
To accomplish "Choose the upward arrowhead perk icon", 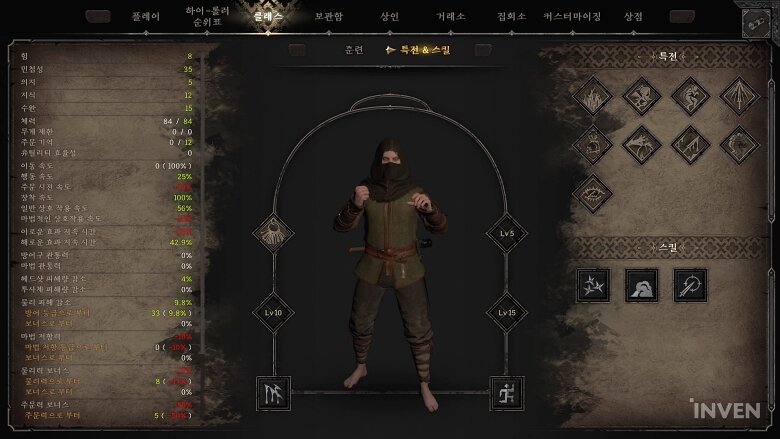I will click(740, 96).
